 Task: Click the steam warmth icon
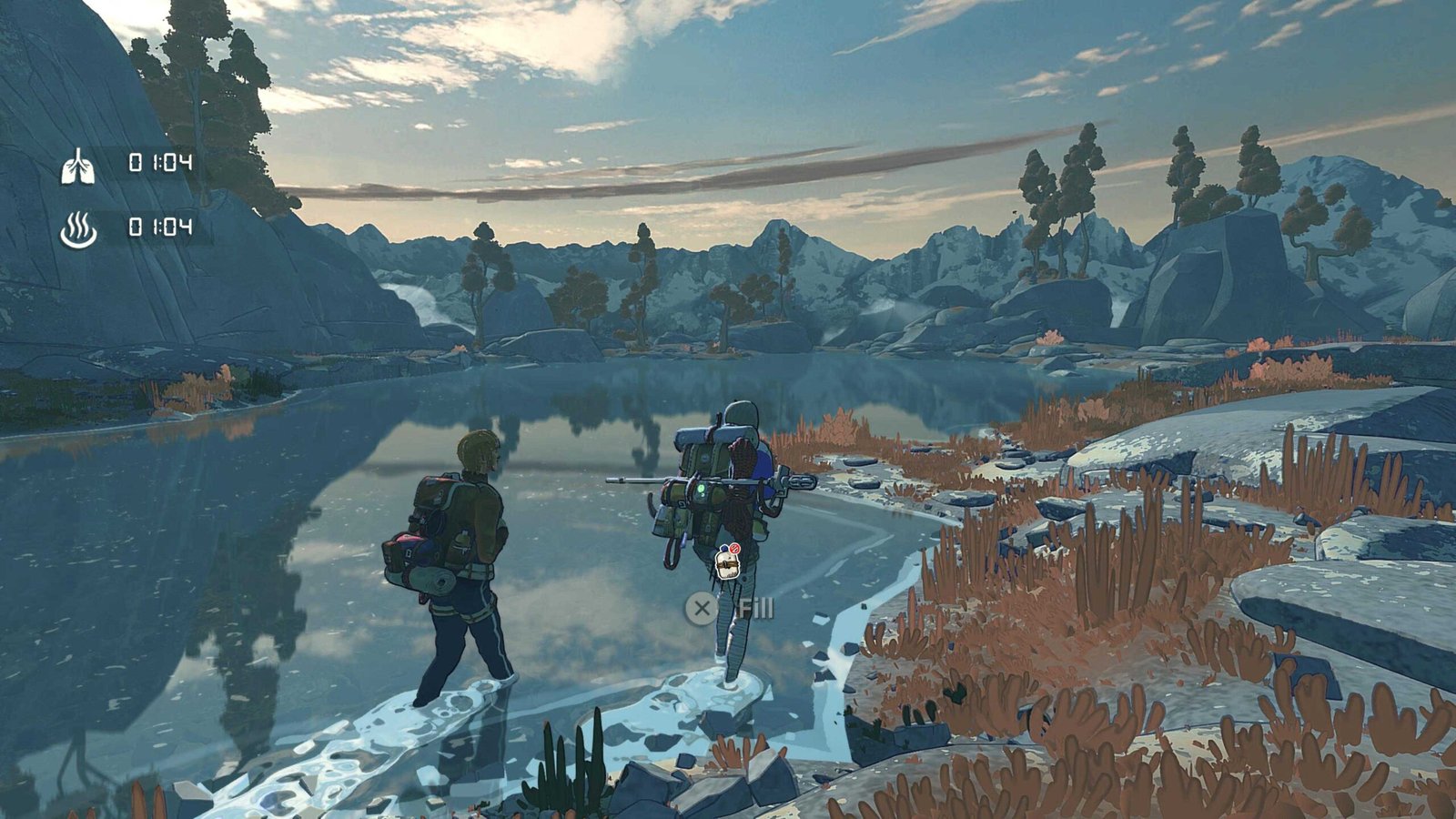click(78, 229)
